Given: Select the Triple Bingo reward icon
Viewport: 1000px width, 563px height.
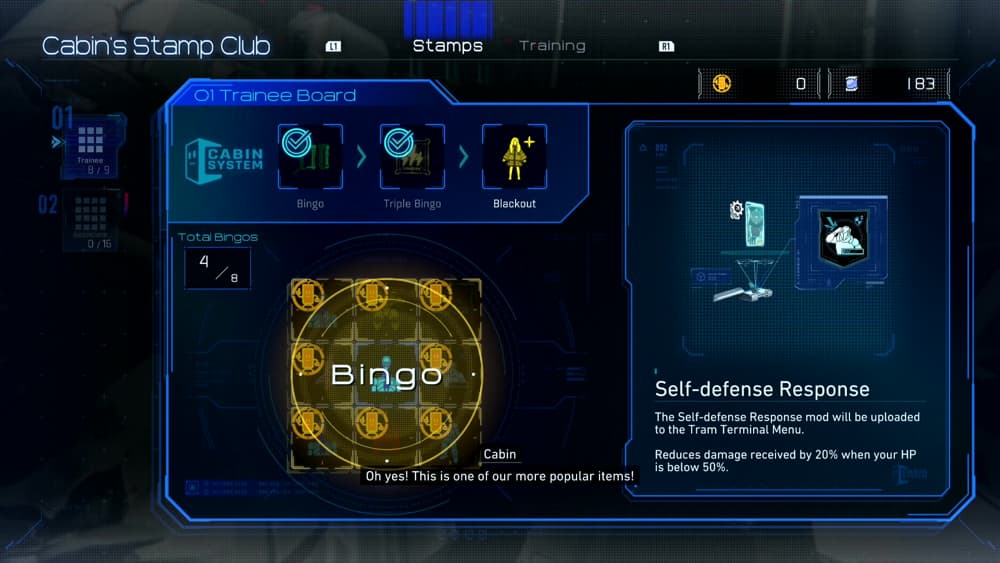Looking at the screenshot, I should tap(412, 157).
